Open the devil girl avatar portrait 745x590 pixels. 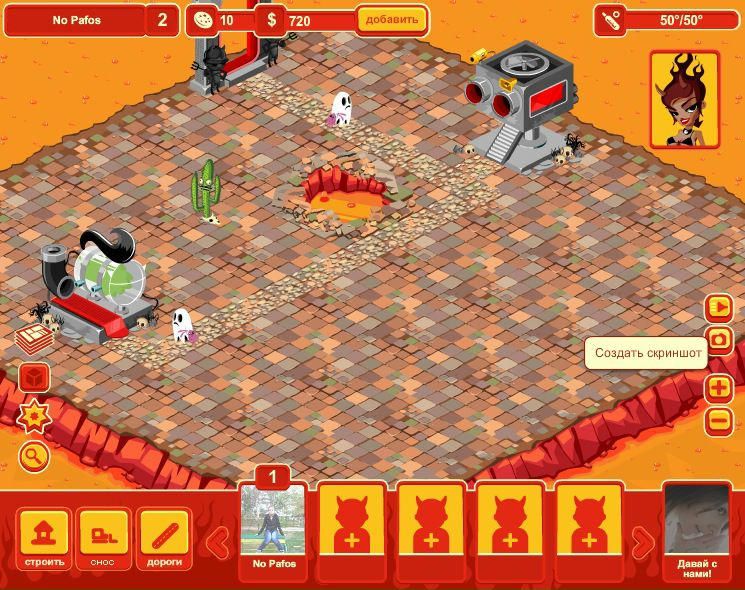tap(684, 99)
